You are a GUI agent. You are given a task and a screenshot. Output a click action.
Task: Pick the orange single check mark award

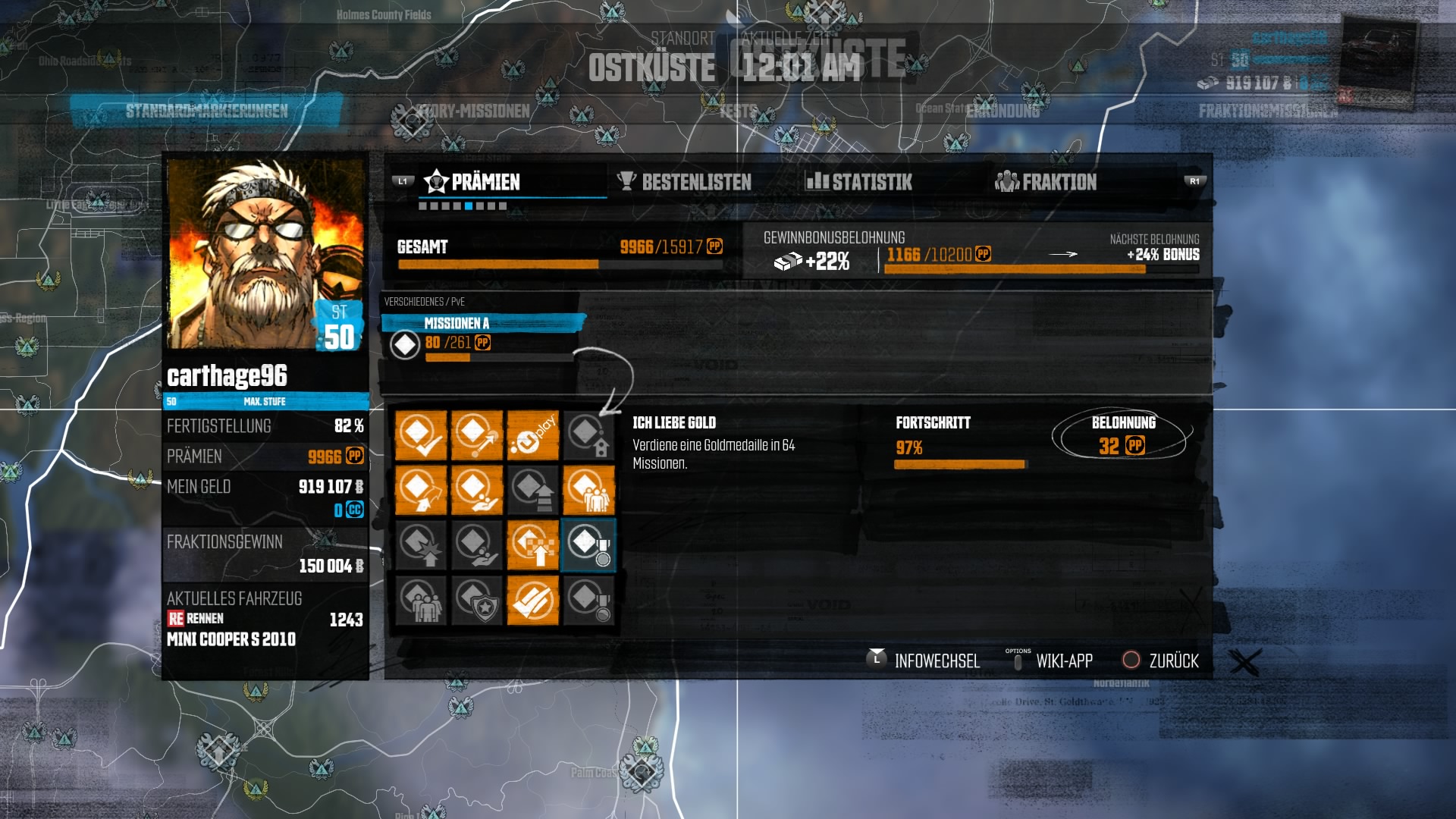click(x=421, y=435)
